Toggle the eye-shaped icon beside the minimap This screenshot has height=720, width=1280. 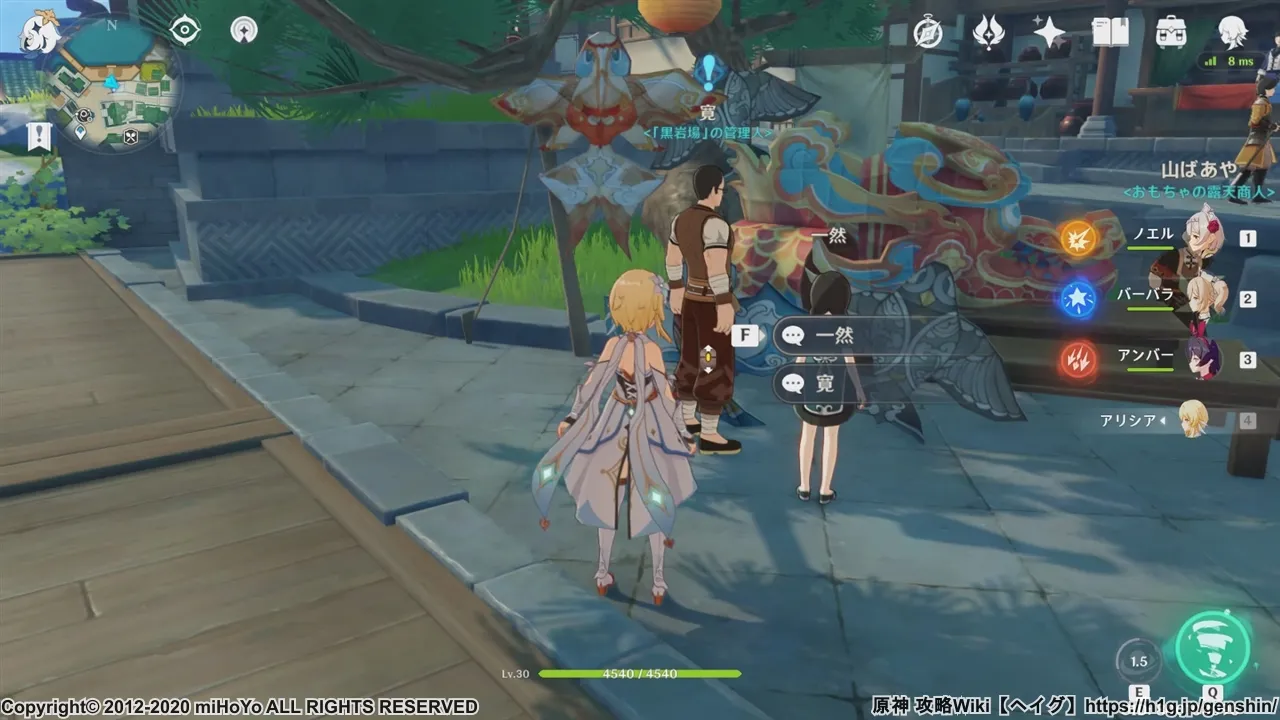(185, 31)
